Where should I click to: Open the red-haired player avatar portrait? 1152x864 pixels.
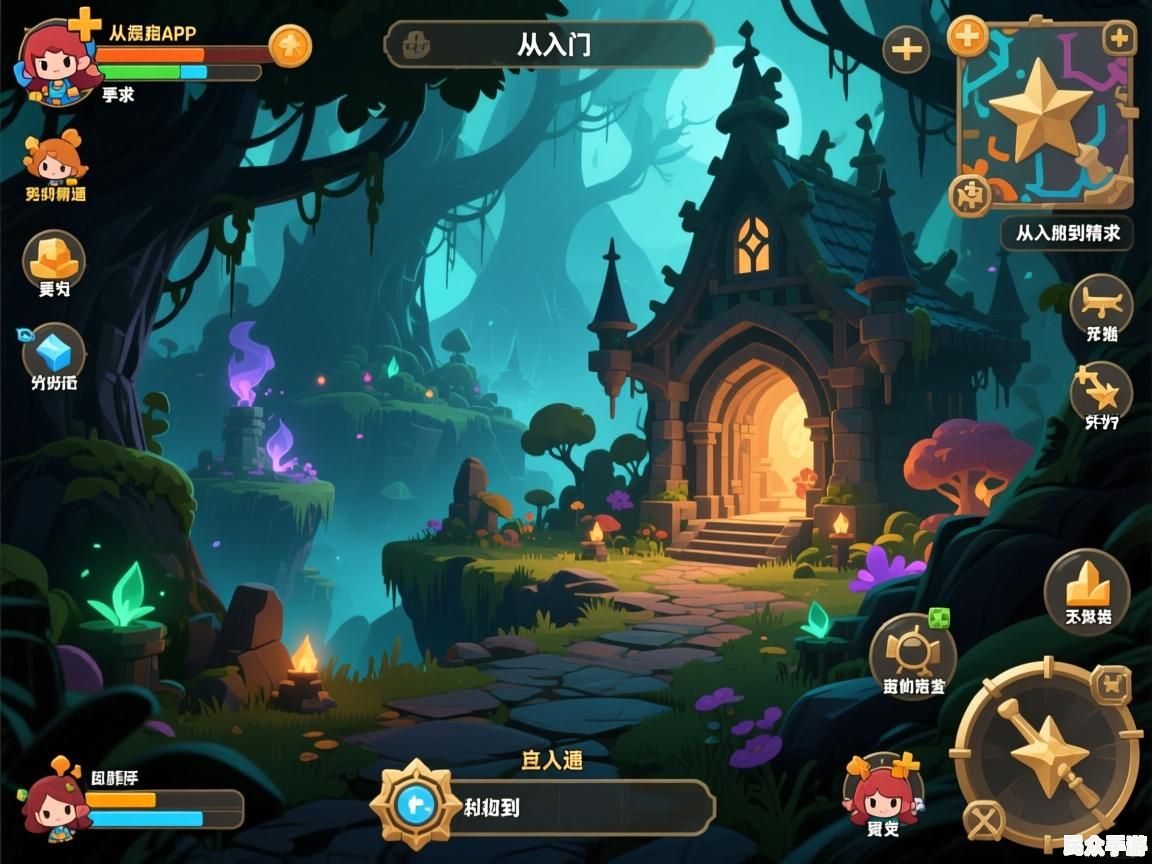[58, 62]
